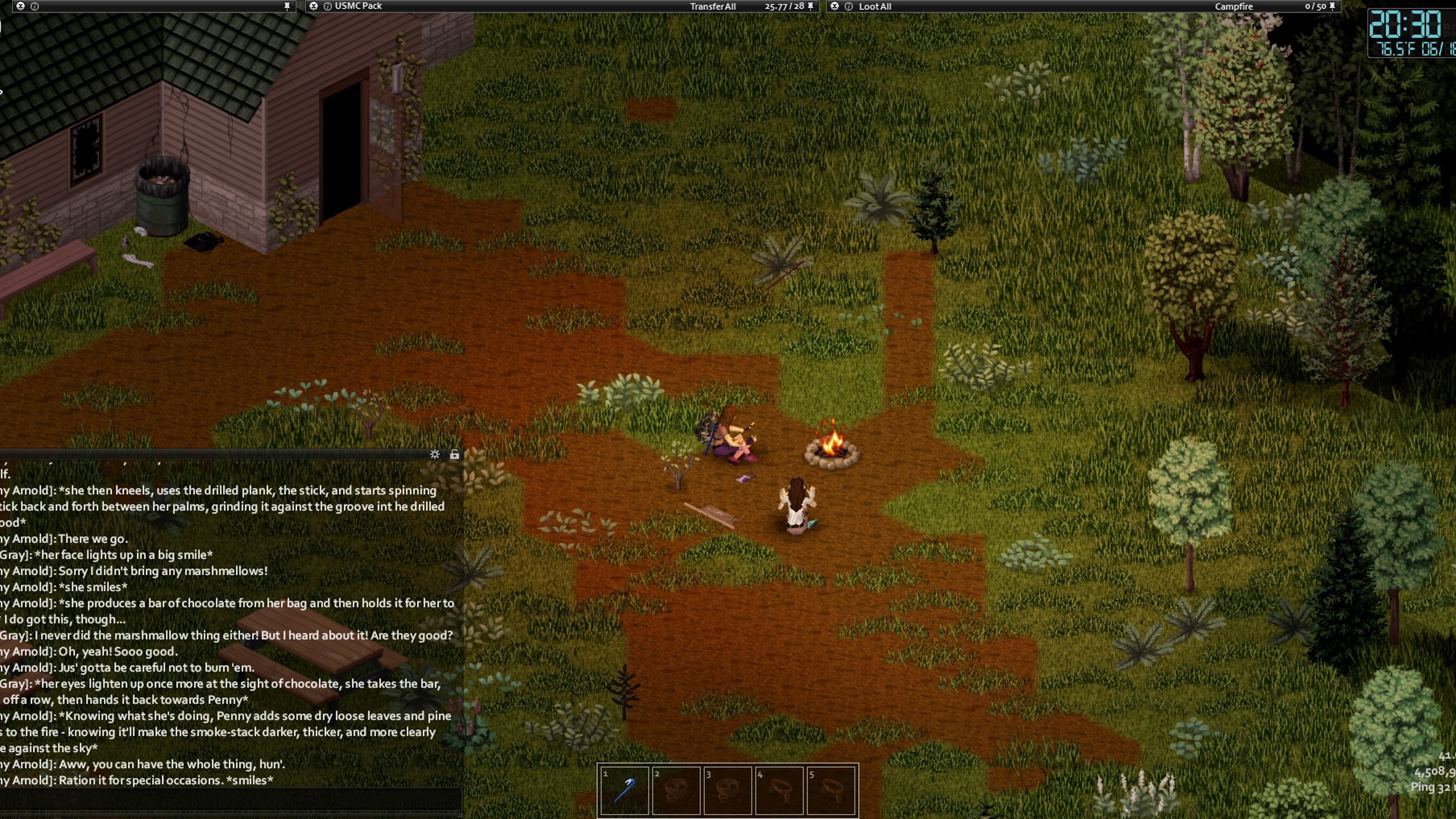Screen dimensions: 1456x819
Task: Pin the USMC Pack inventory window
Action: 810,6
